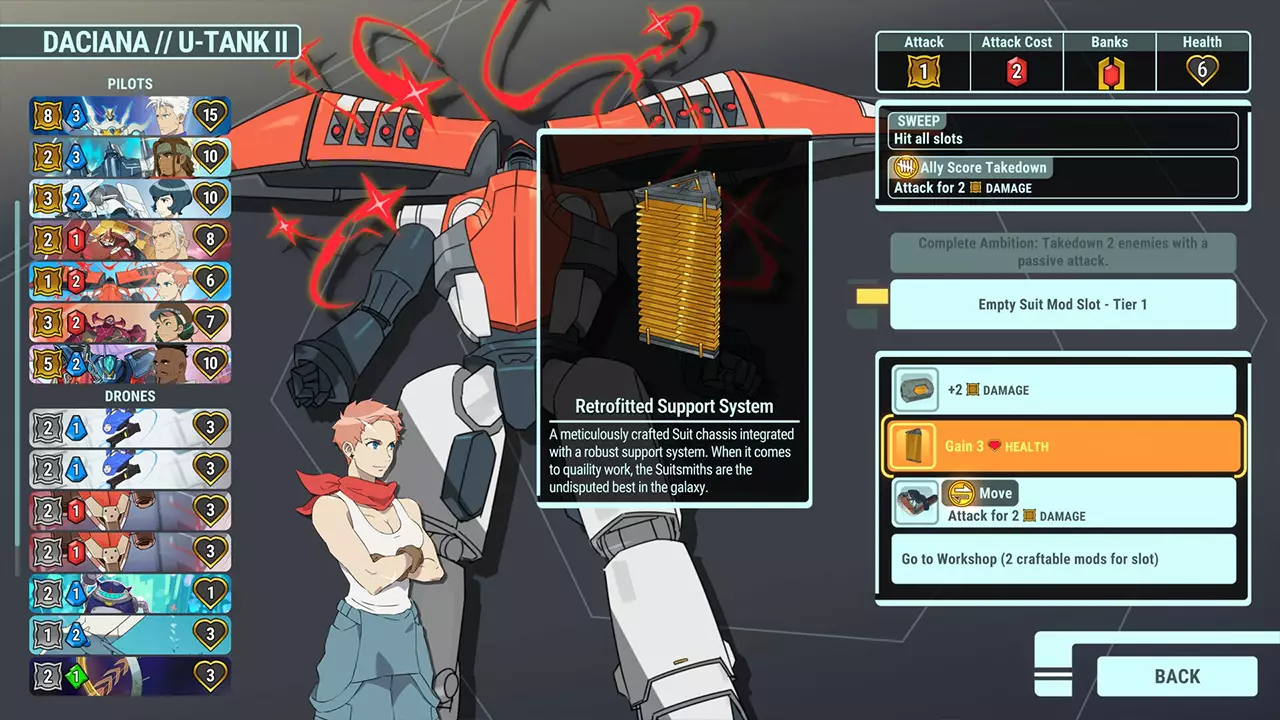Click the Empty Suit Mod Slot Tier 1
Screen dimensions: 1280x720
[1062, 304]
